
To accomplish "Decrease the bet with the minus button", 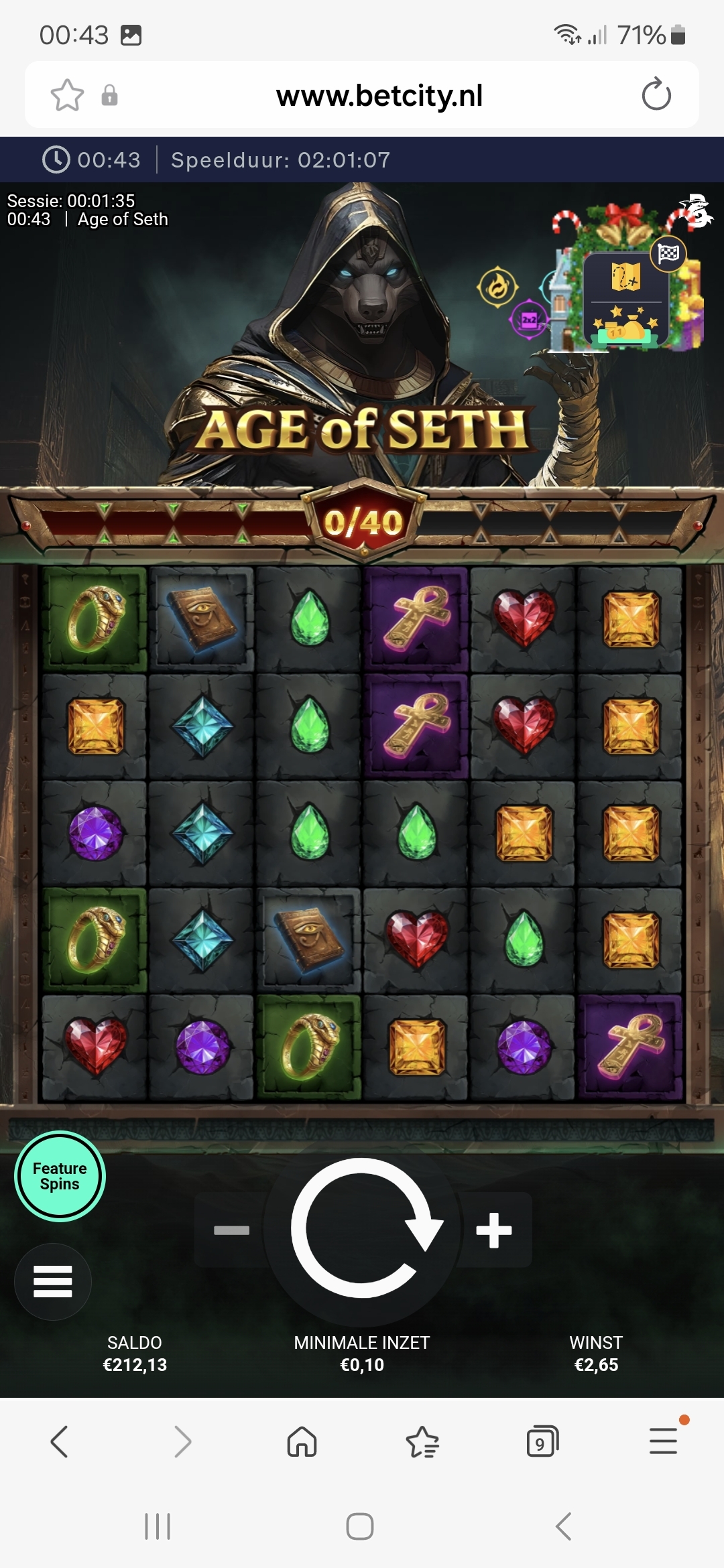I will 231,1230.
